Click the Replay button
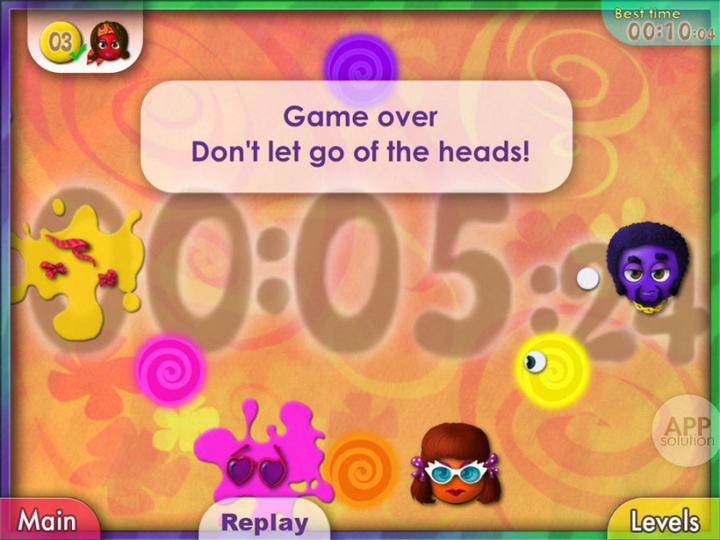The image size is (720, 540). click(264, 522)
